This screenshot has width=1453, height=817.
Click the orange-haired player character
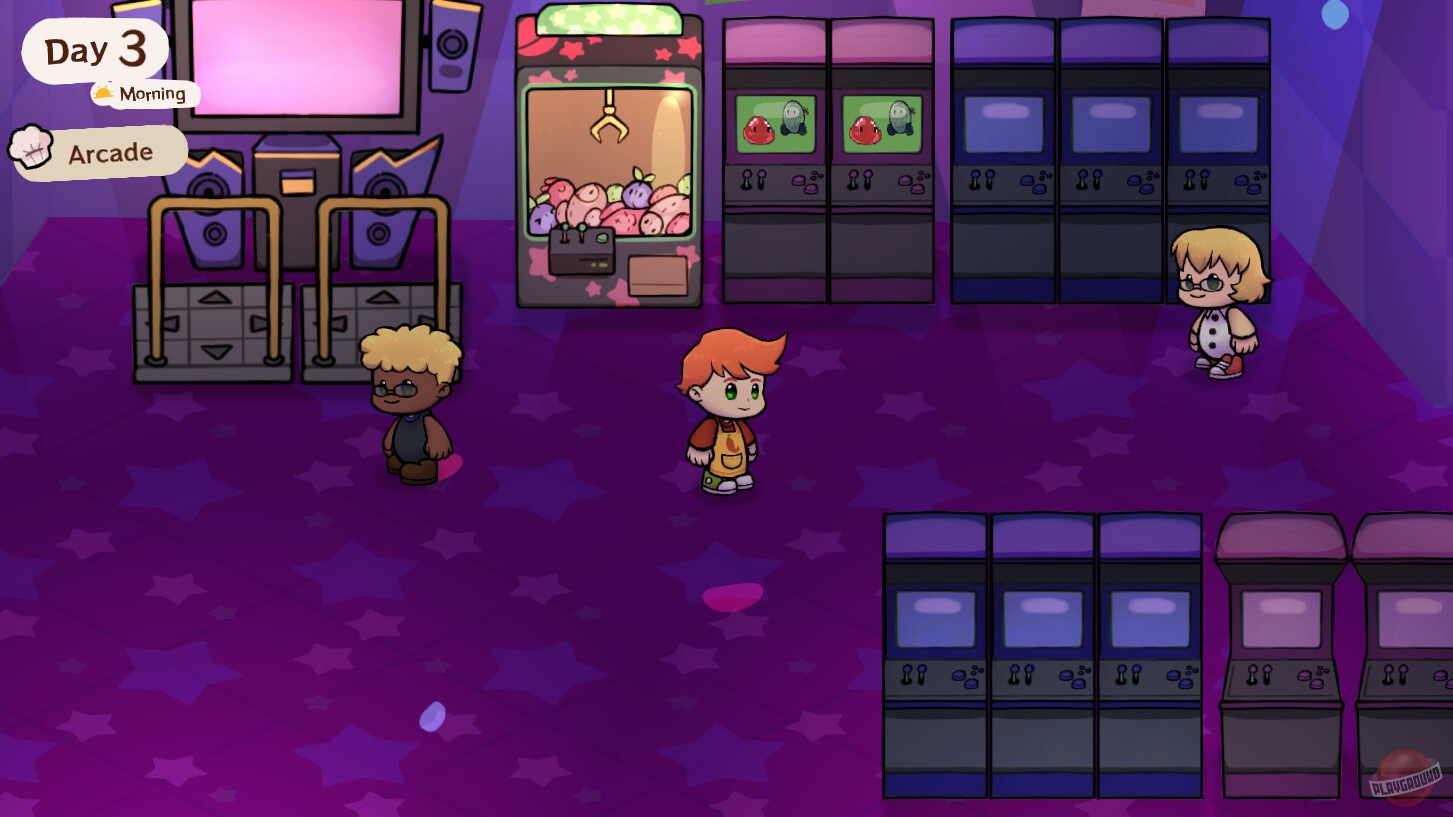pos(727,410)
